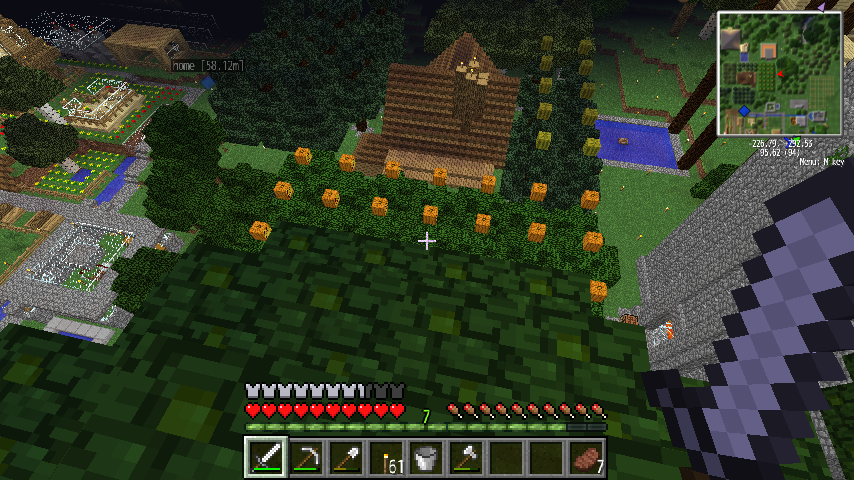Image resolution: width=854 pixels, height=480 pixels.
Task: Choose the shovel hotbar slot
Action: tap(346, 458)
